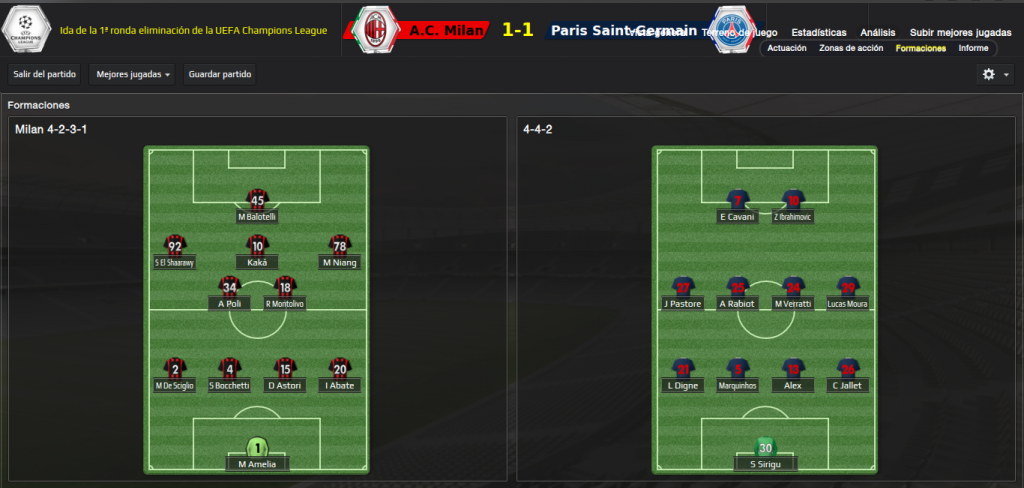Viewport: 1024px width, 488px height.
Task: Choose E Cavani's player icon
Action: pos(737,201)
